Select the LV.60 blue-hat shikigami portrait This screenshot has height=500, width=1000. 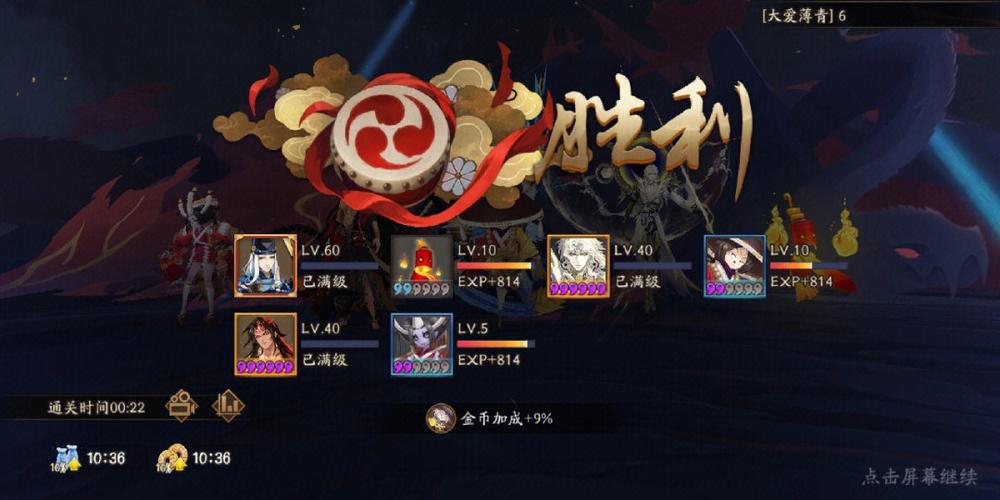pos(265,266)
